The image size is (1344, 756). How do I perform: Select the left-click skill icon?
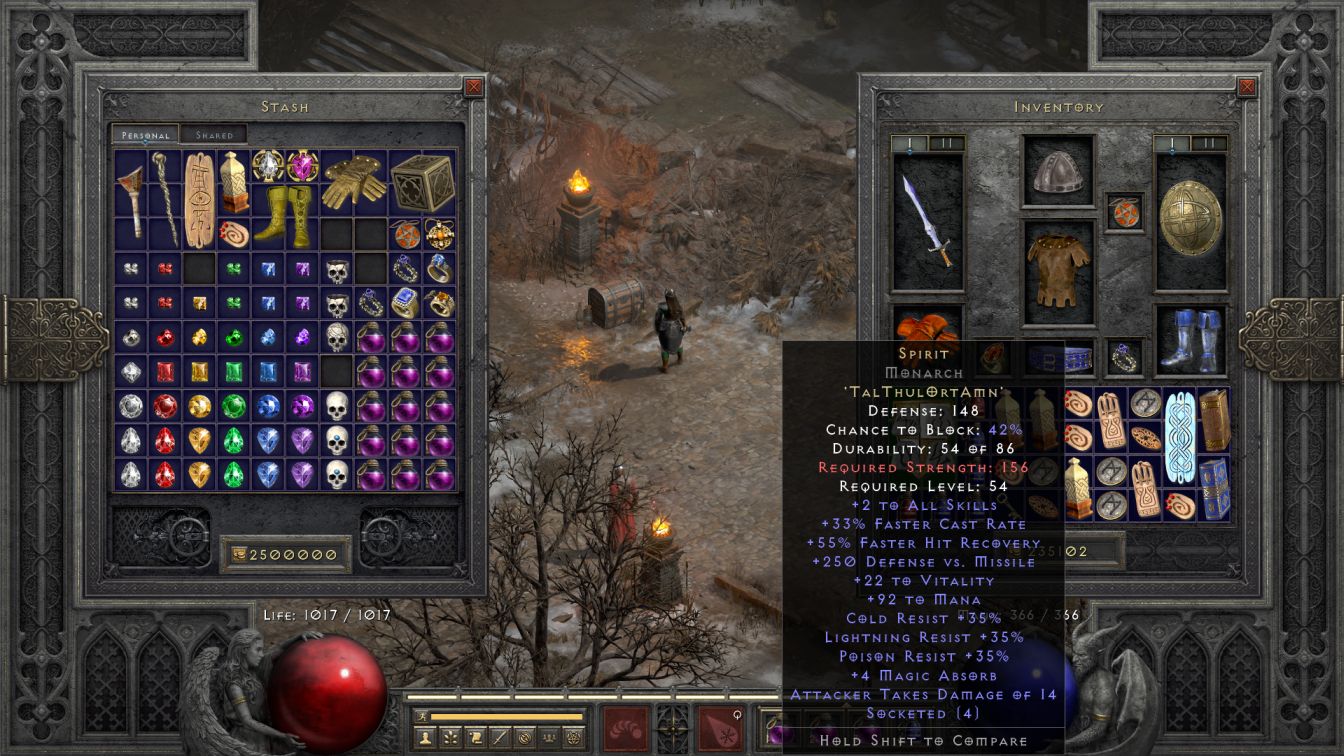click(626, 727)
